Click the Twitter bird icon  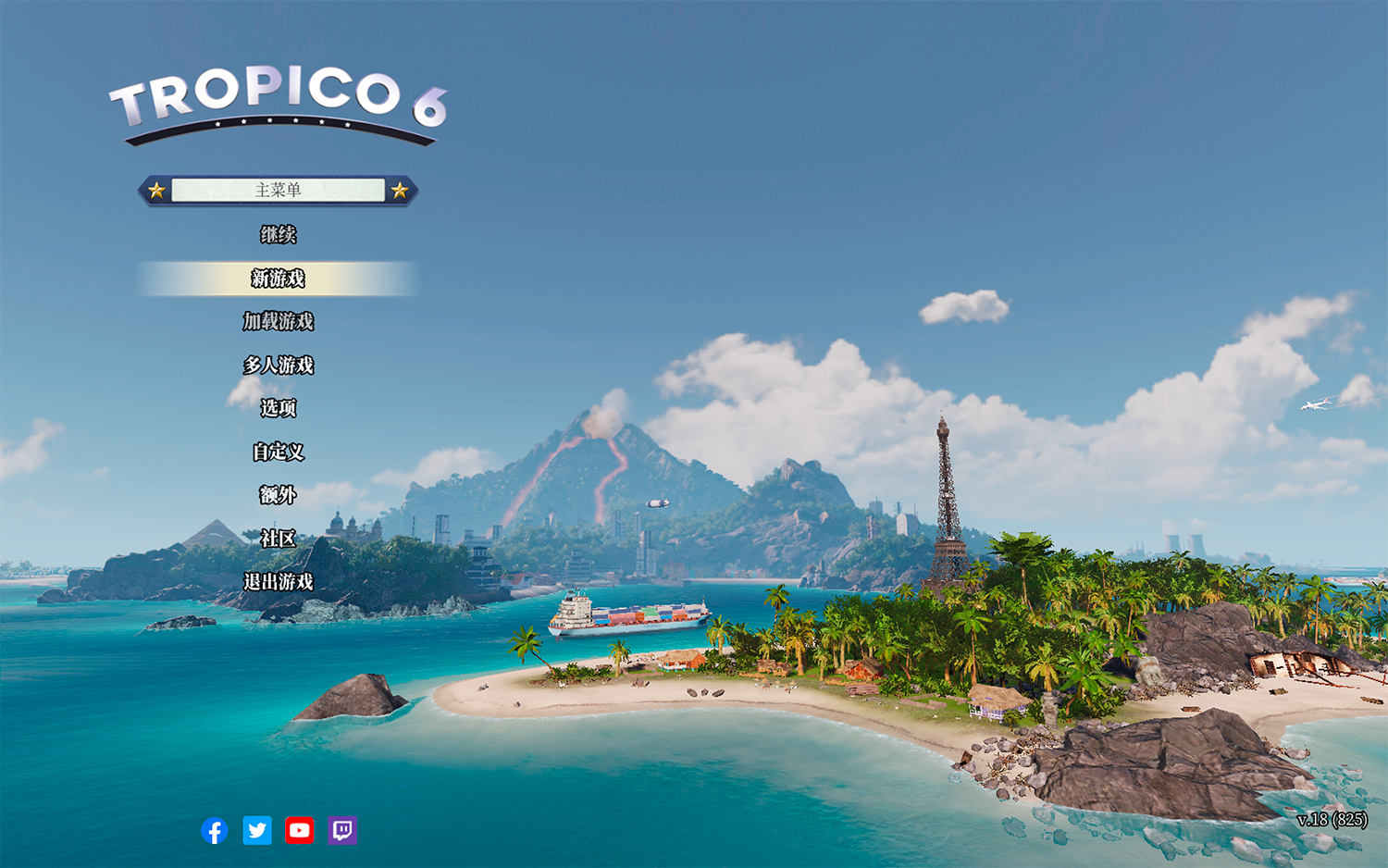click(x=256, y=831)
